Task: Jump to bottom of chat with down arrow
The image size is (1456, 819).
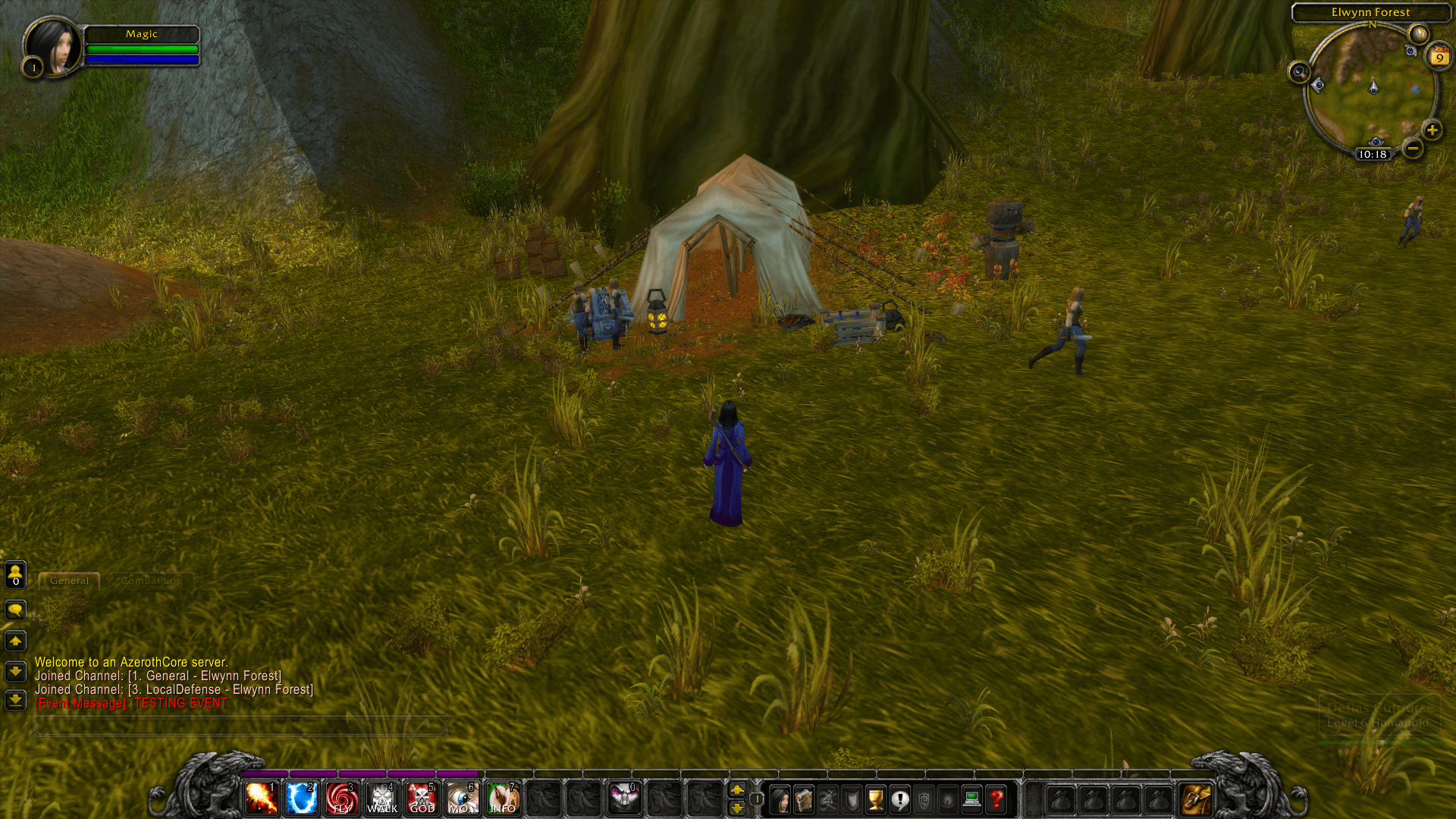Action: [14, 701]
